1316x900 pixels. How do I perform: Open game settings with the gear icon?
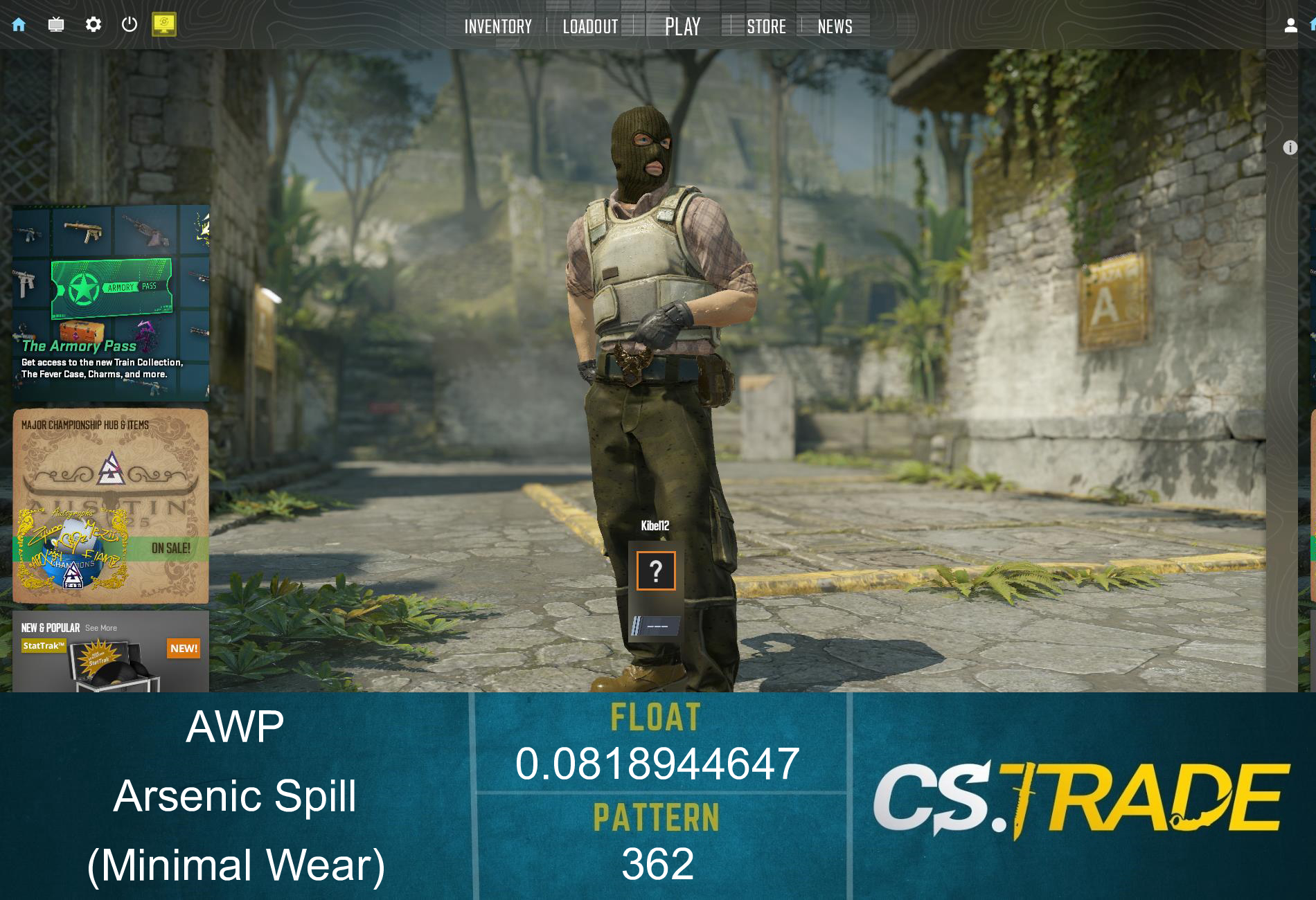click(x=95, y=24)
